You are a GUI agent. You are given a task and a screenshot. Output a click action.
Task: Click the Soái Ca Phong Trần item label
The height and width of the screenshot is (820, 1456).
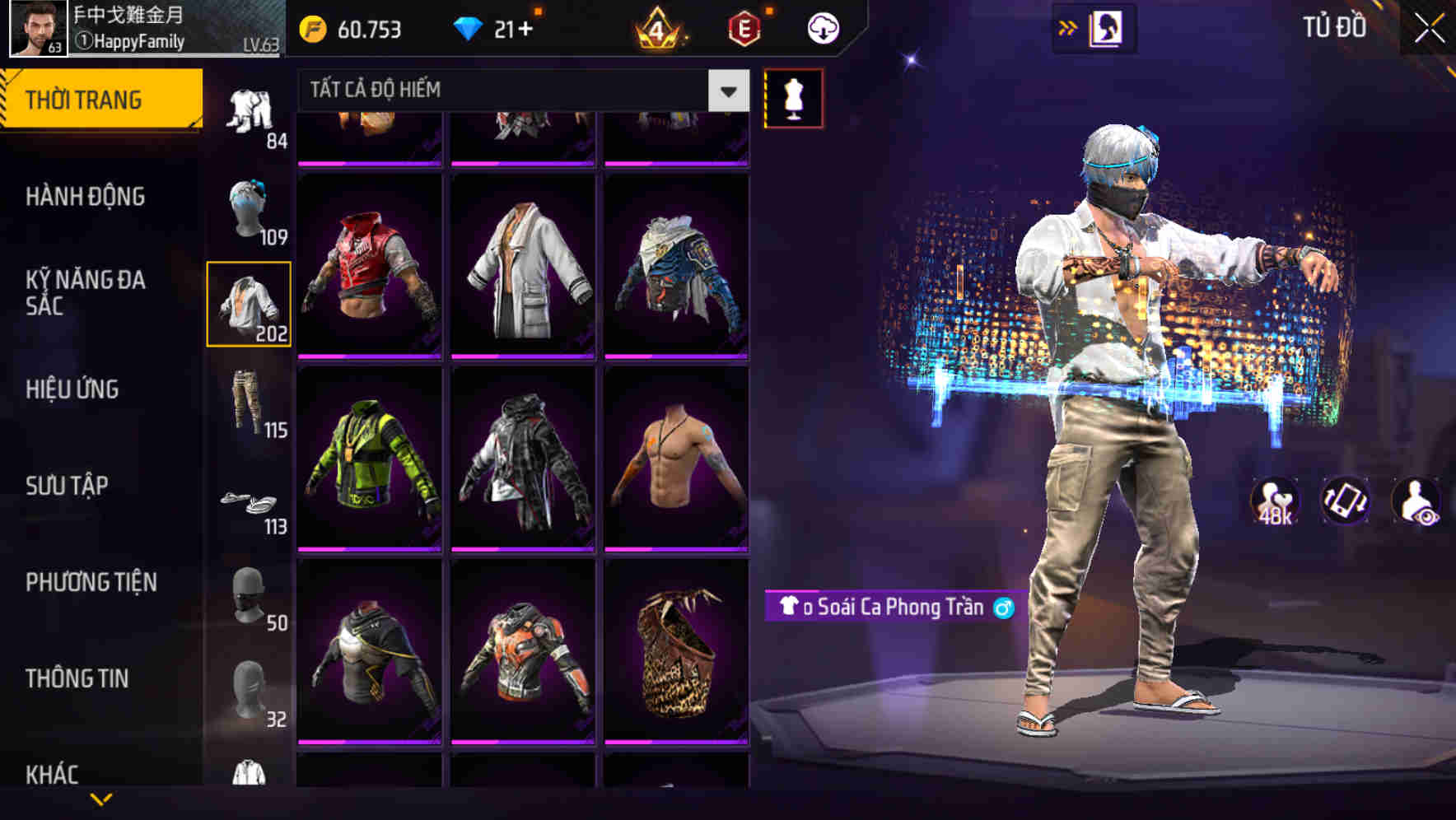click(891, 609)
